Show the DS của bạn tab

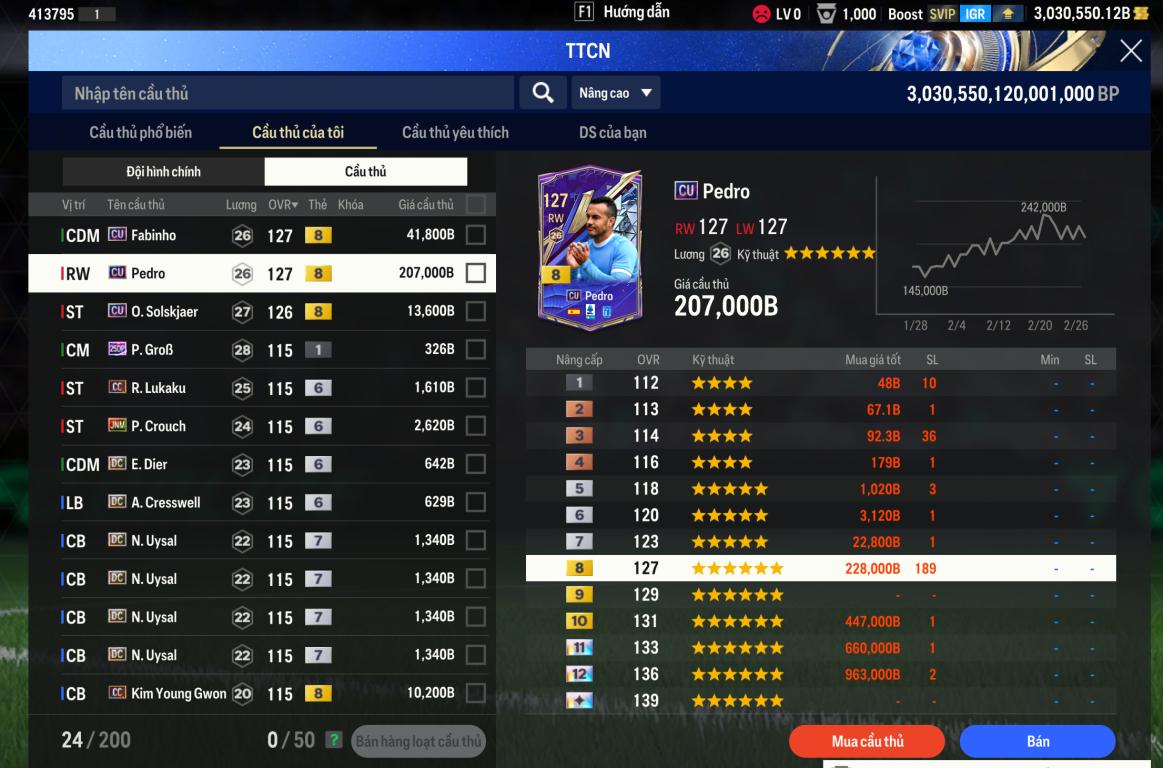(x=613, y=132)
